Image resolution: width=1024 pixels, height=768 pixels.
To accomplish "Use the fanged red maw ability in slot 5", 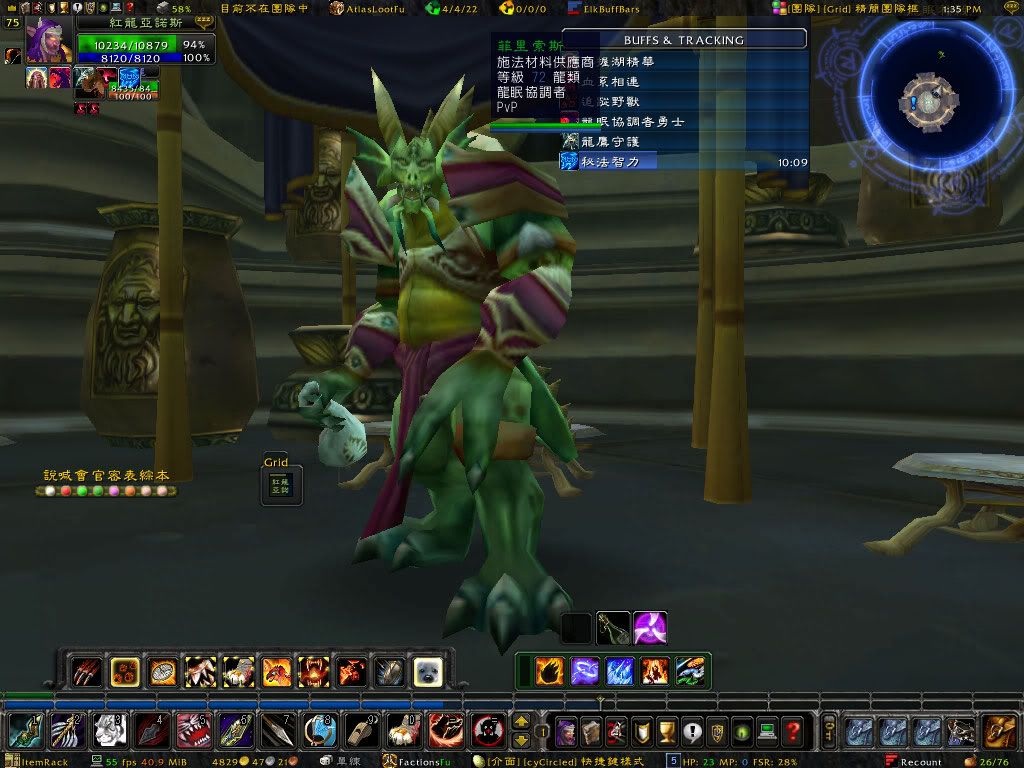I will 191,732.
